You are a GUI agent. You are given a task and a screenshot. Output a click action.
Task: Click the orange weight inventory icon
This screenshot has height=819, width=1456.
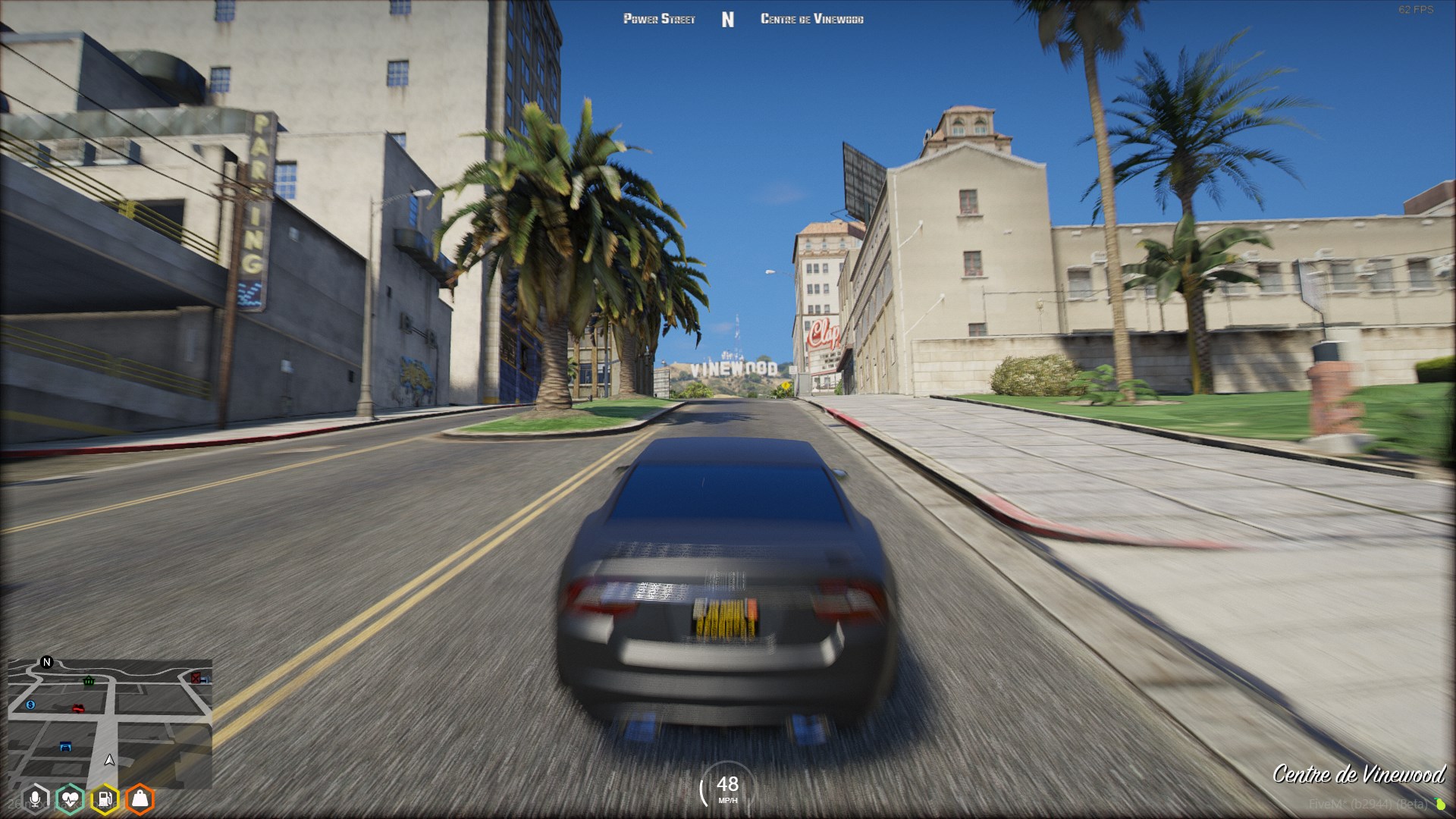pos(140,799)
